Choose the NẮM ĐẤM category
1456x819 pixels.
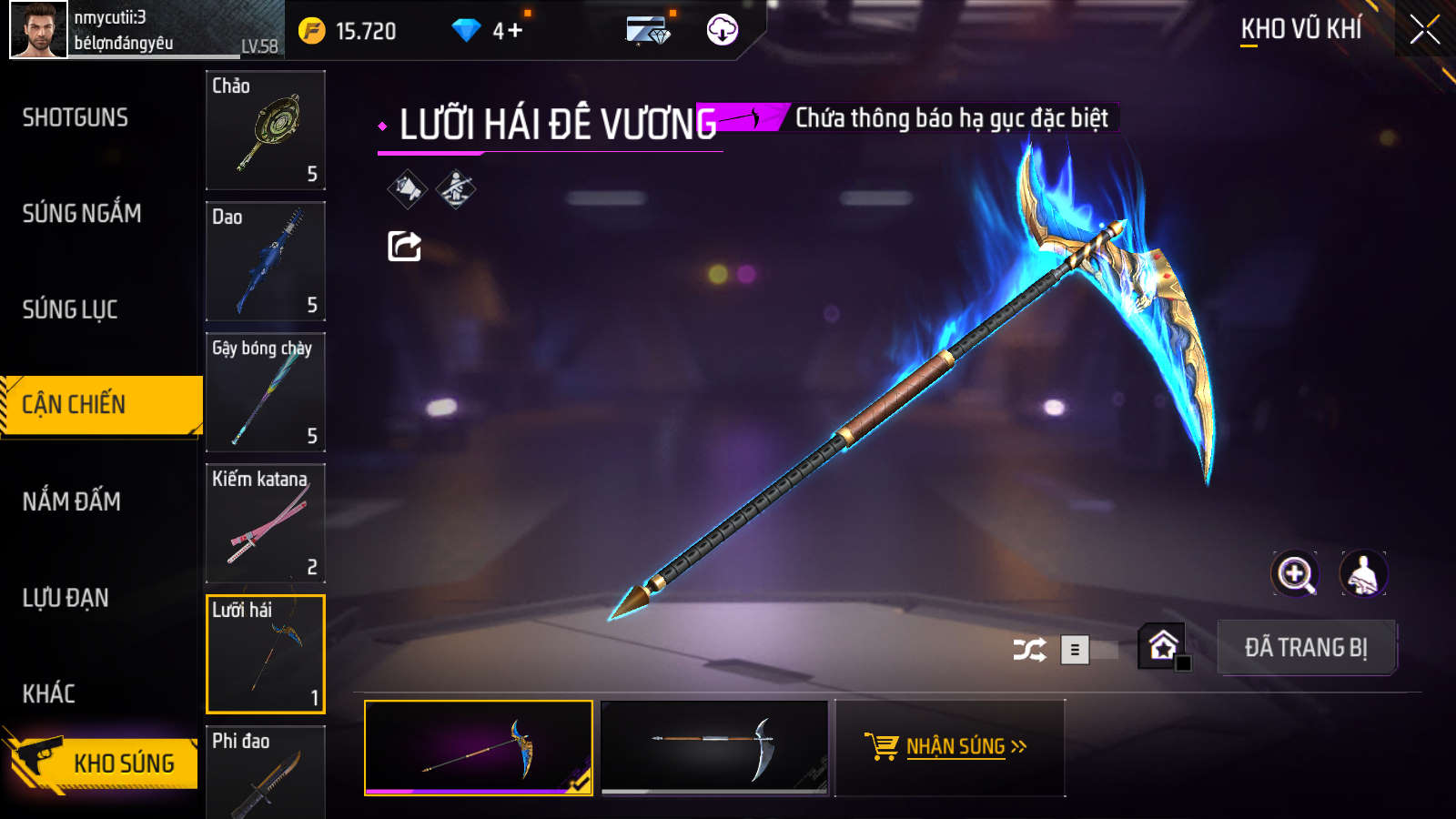pos(72,501)
